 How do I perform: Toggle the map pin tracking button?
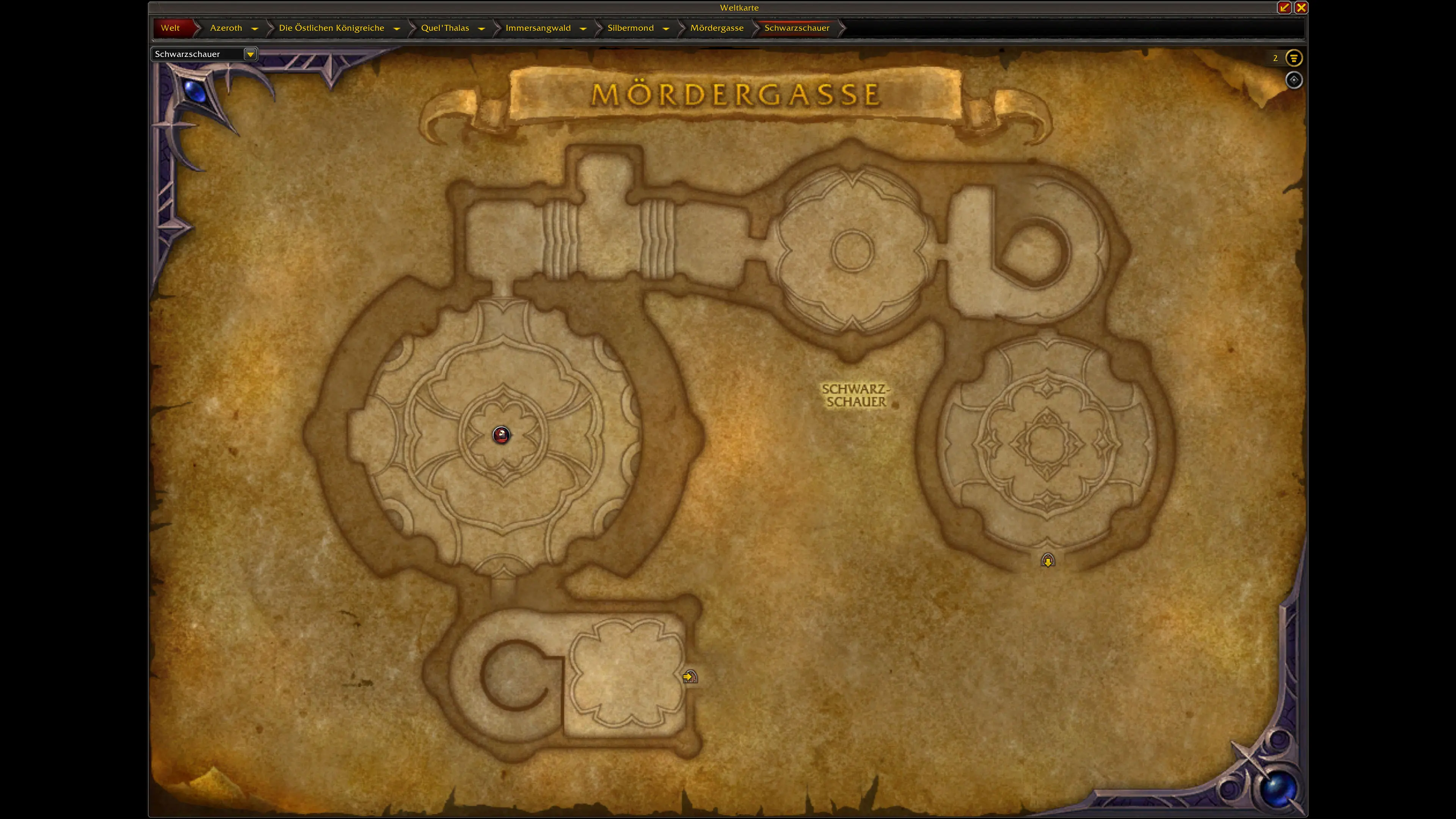point(1294,80)
